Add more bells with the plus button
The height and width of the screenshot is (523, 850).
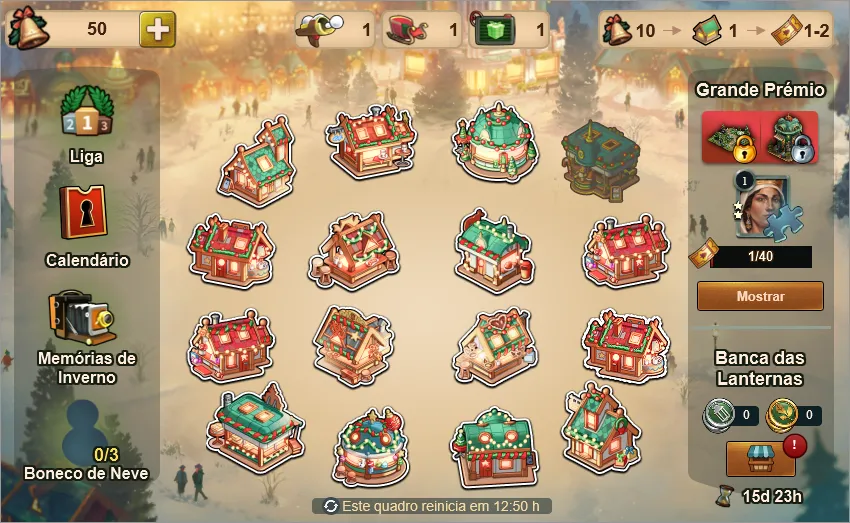(157, 29)
